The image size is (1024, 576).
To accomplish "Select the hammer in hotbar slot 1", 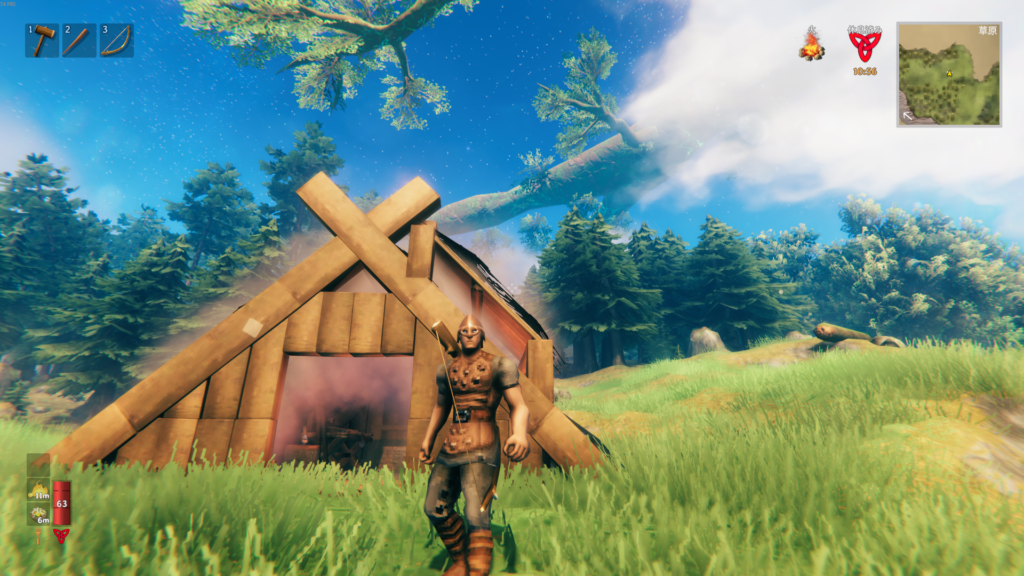I will pyautogui.click(x=42, y=41).
